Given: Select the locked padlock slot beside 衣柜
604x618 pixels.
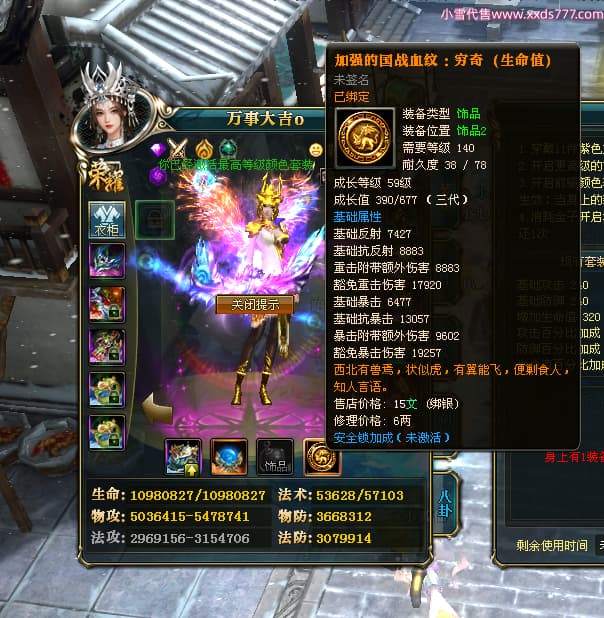Looking at the screenshot, I should 154,219.
